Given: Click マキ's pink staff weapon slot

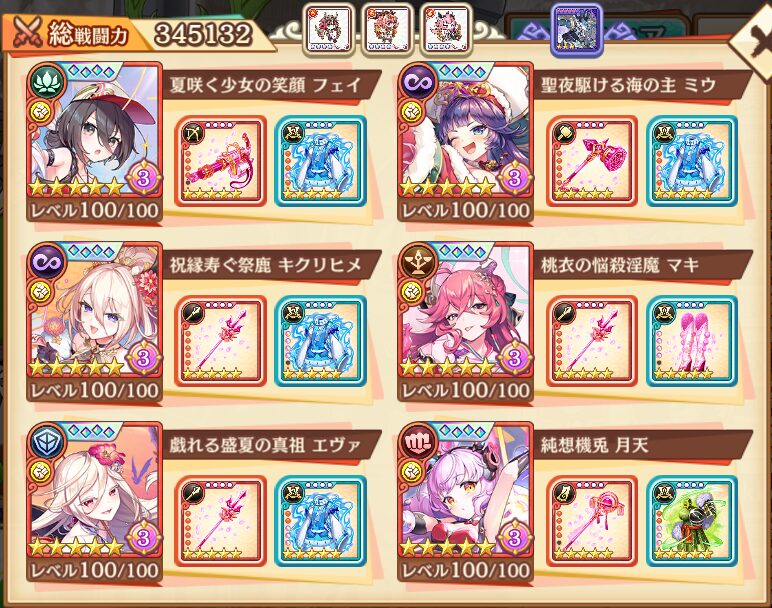Looking at the screenshot, I should pos(592,340).
